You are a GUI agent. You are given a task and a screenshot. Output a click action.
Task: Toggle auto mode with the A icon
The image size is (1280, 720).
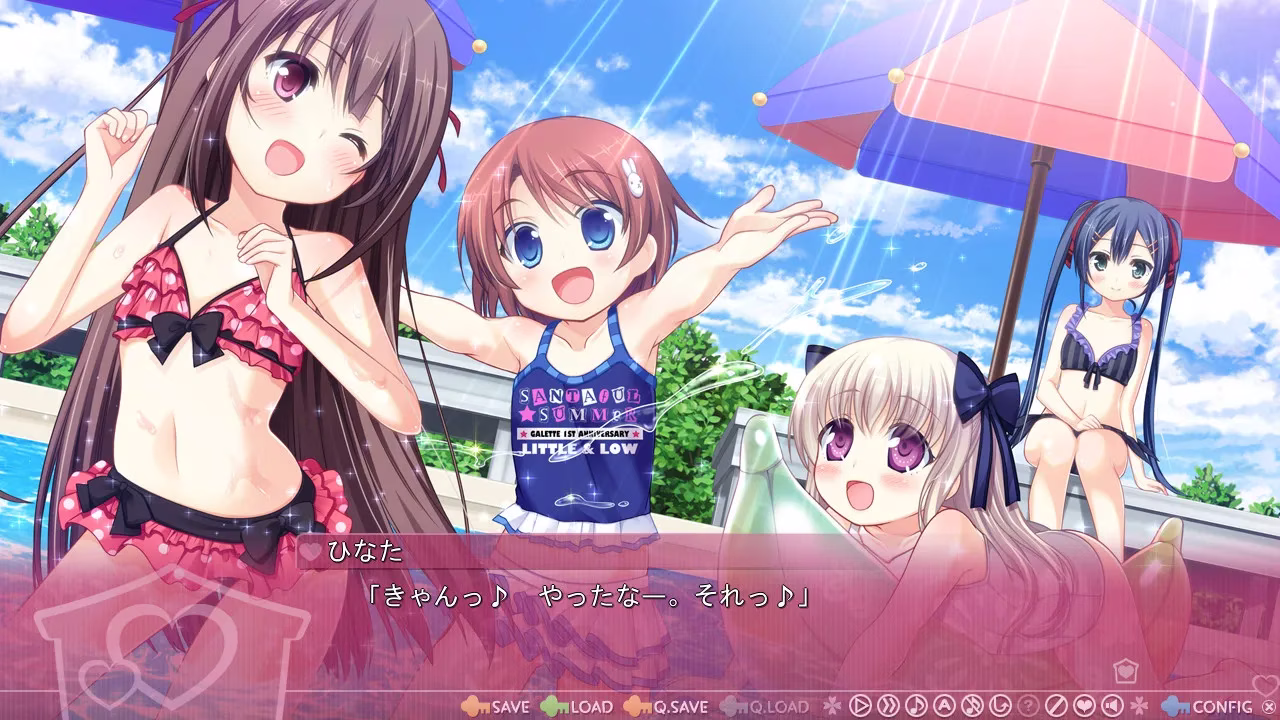pyautogui.click(x=943, y=707)
